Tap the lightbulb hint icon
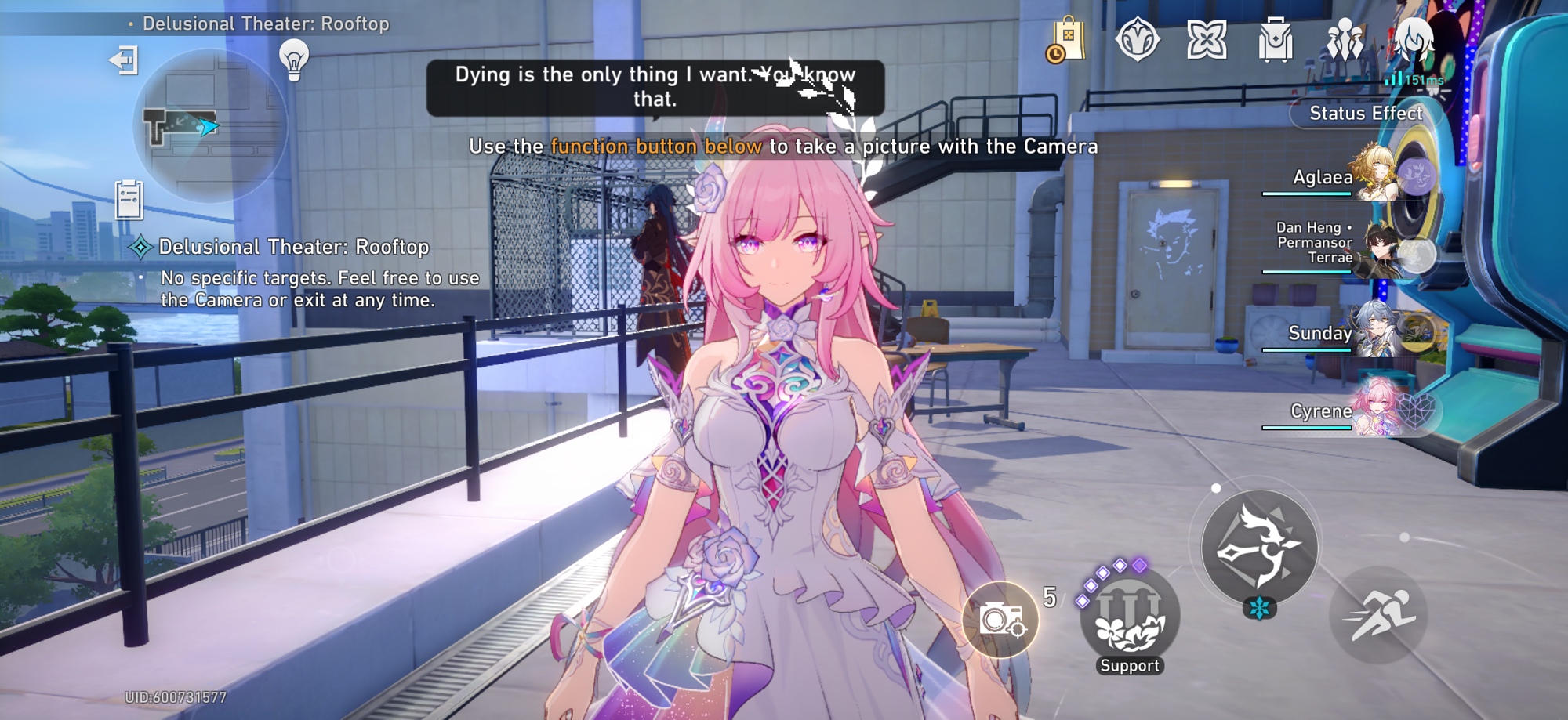 (294, 60)
